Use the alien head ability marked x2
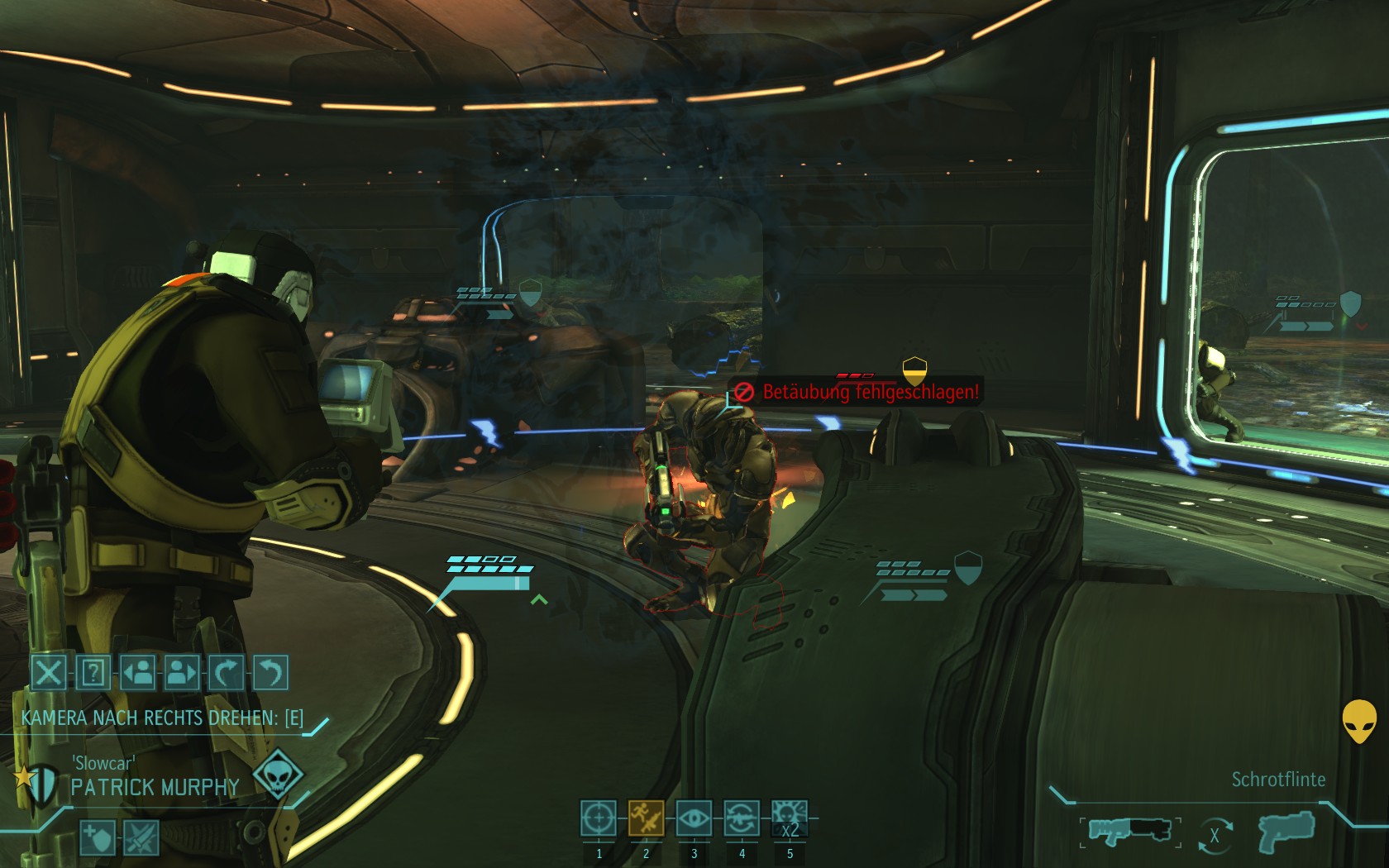 click(790, 818)
